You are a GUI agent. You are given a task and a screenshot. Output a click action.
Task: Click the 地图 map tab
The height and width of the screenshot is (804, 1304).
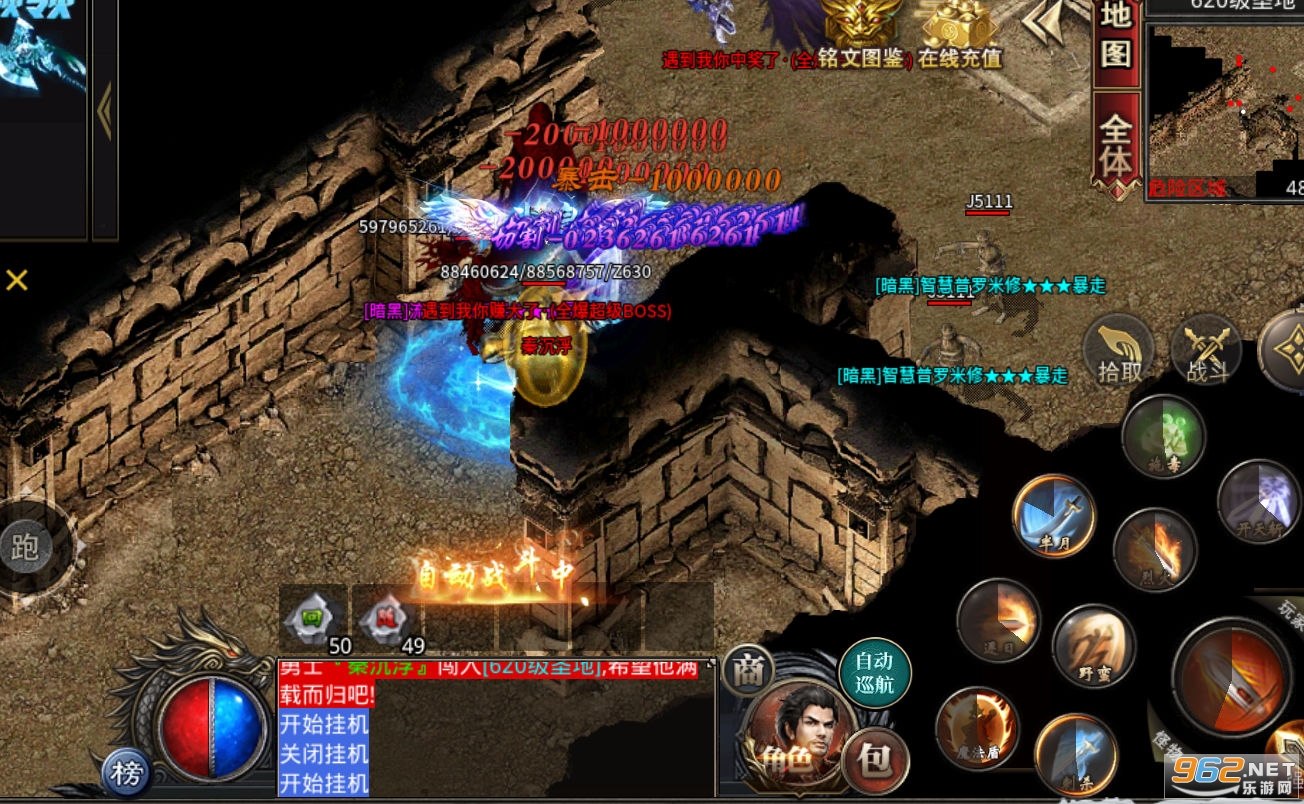tap(1116, 35)
